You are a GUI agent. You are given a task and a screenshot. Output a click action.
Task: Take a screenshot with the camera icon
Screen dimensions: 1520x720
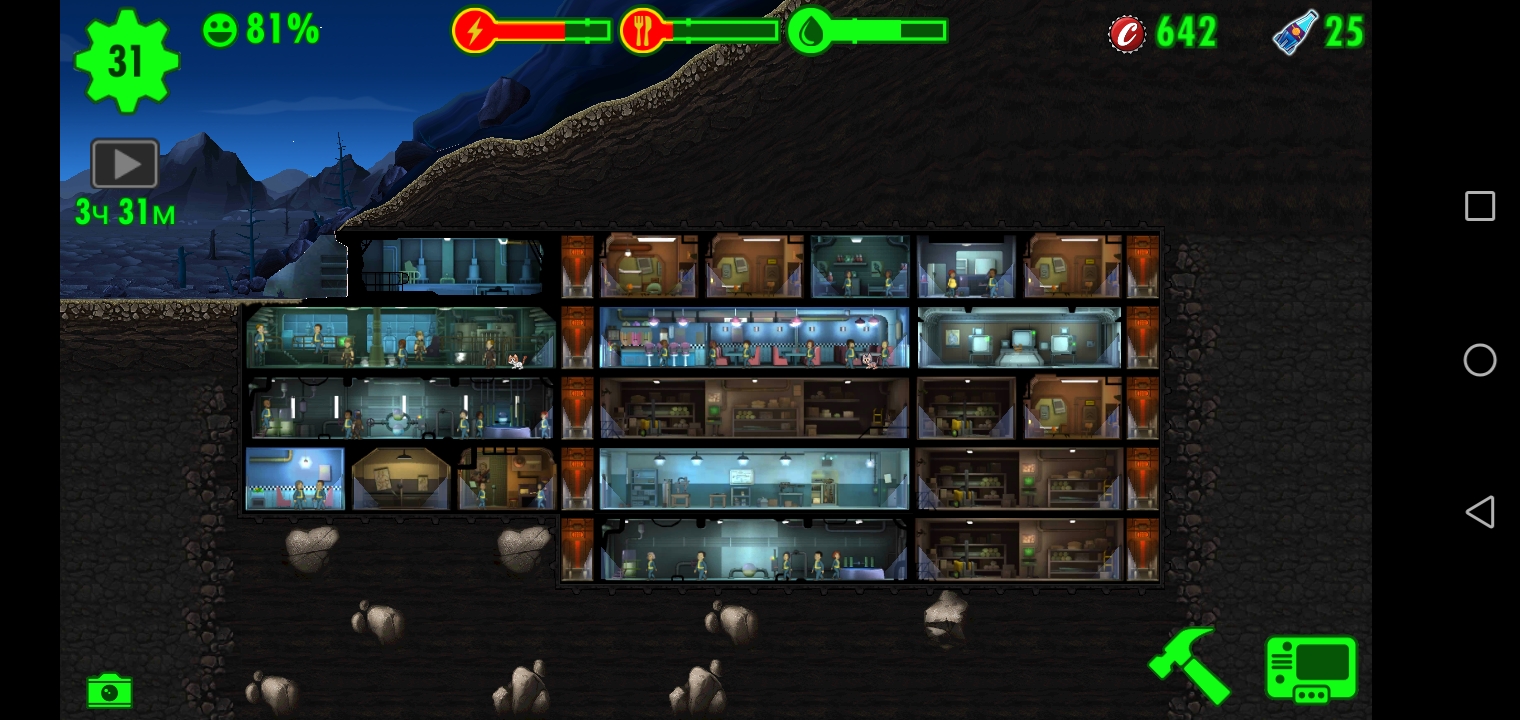(109, 690)
